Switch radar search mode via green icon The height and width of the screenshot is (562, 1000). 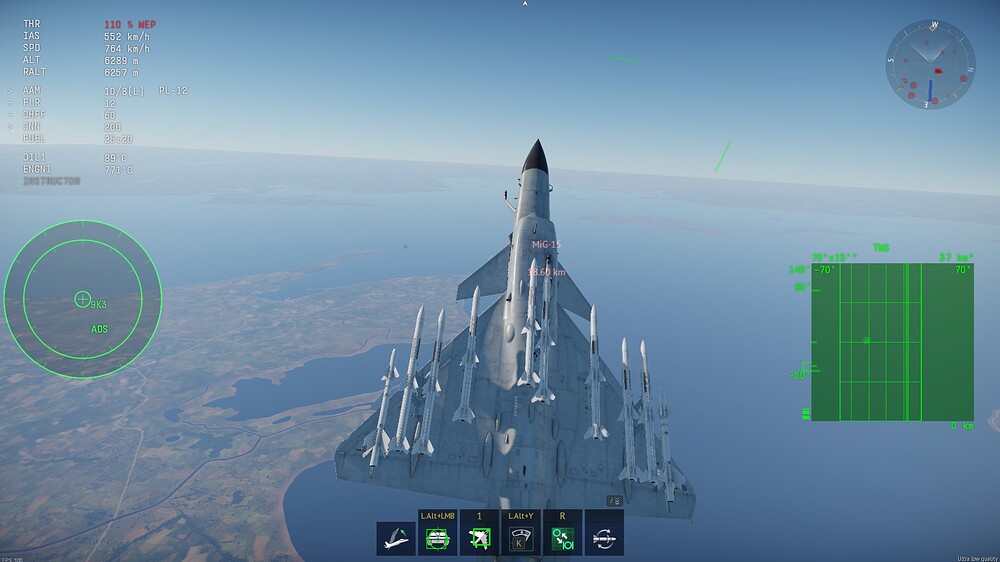562,538
